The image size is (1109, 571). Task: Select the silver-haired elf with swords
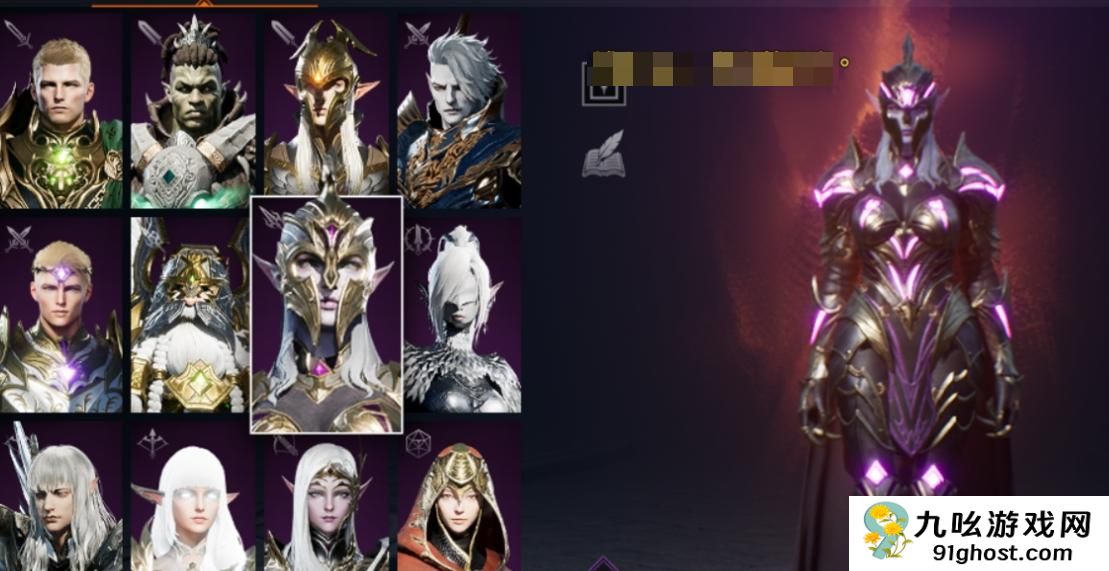point(61,497)
